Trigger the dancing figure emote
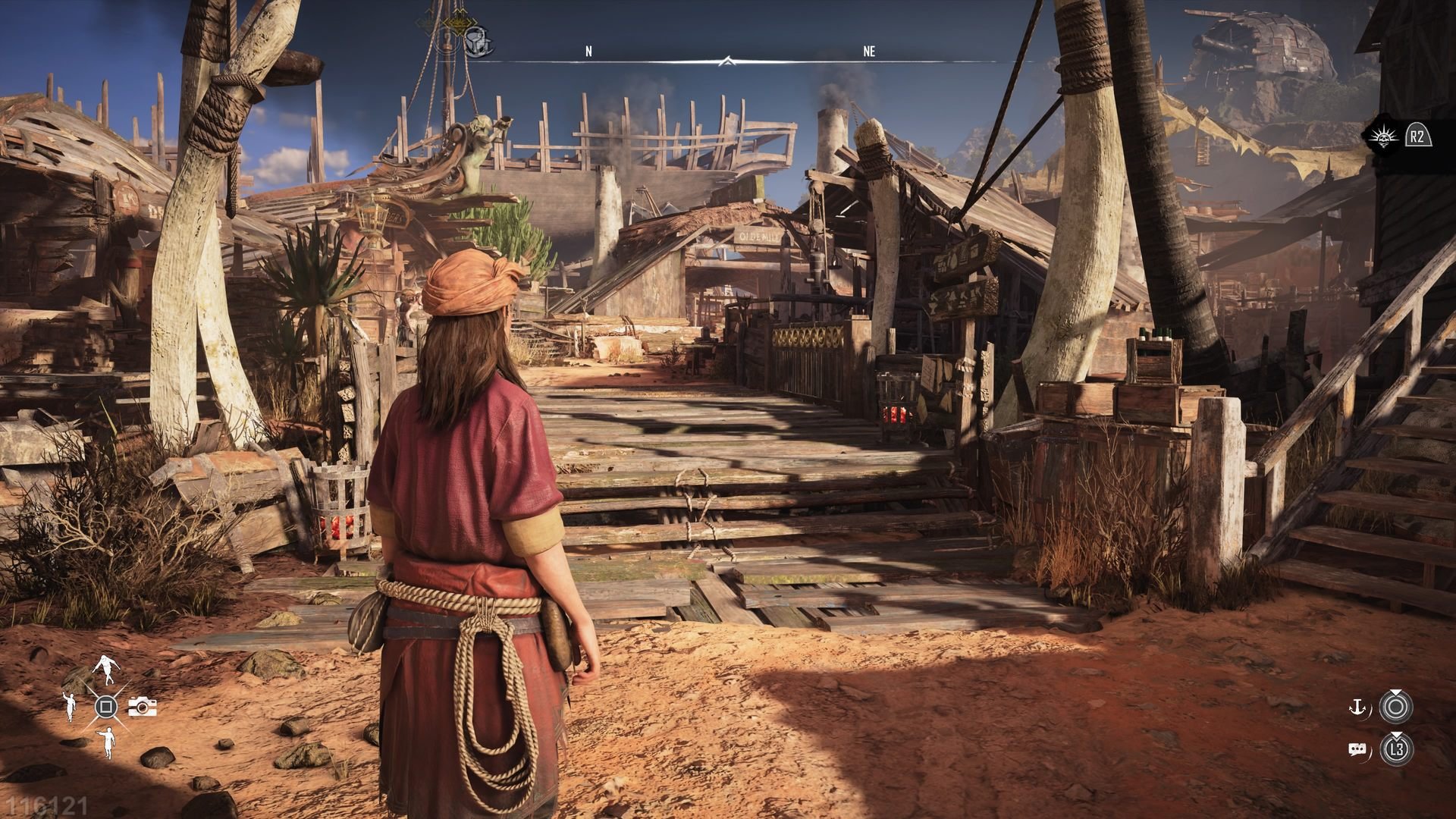Viewport: 1456px width, 819px height. click(105, 669)
